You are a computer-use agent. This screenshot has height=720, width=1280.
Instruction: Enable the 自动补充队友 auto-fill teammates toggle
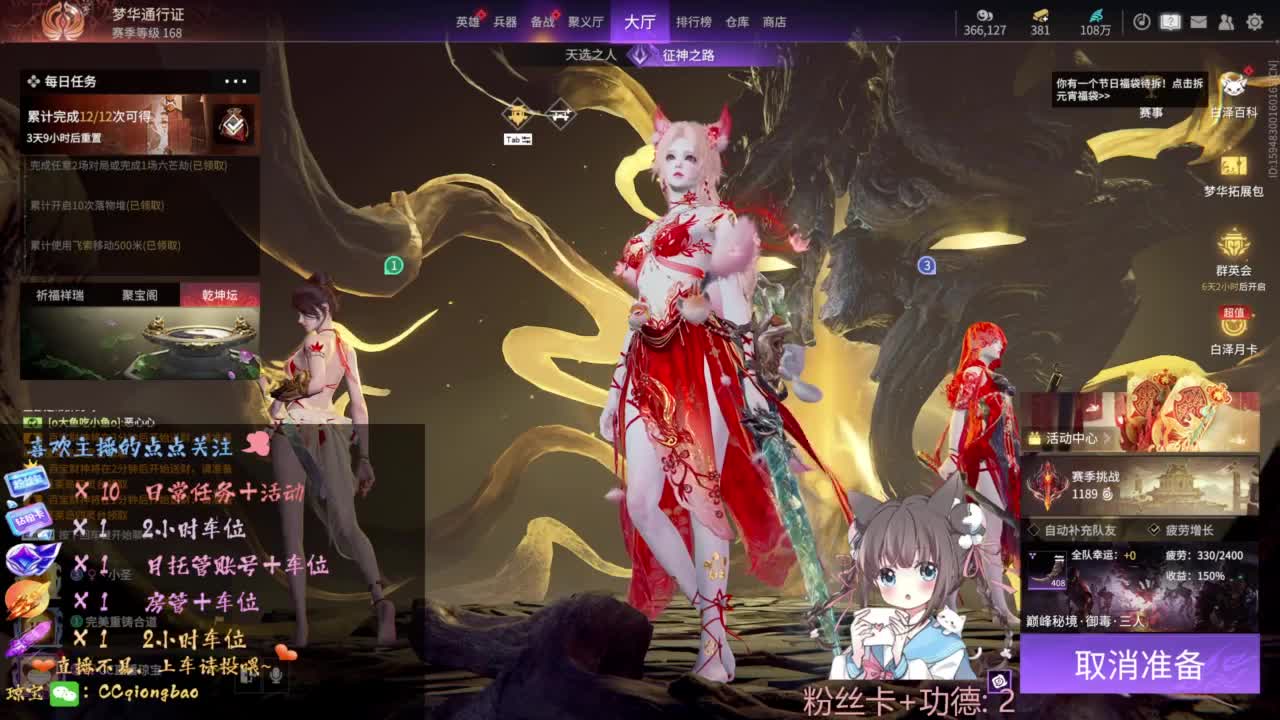point(1033,528)
